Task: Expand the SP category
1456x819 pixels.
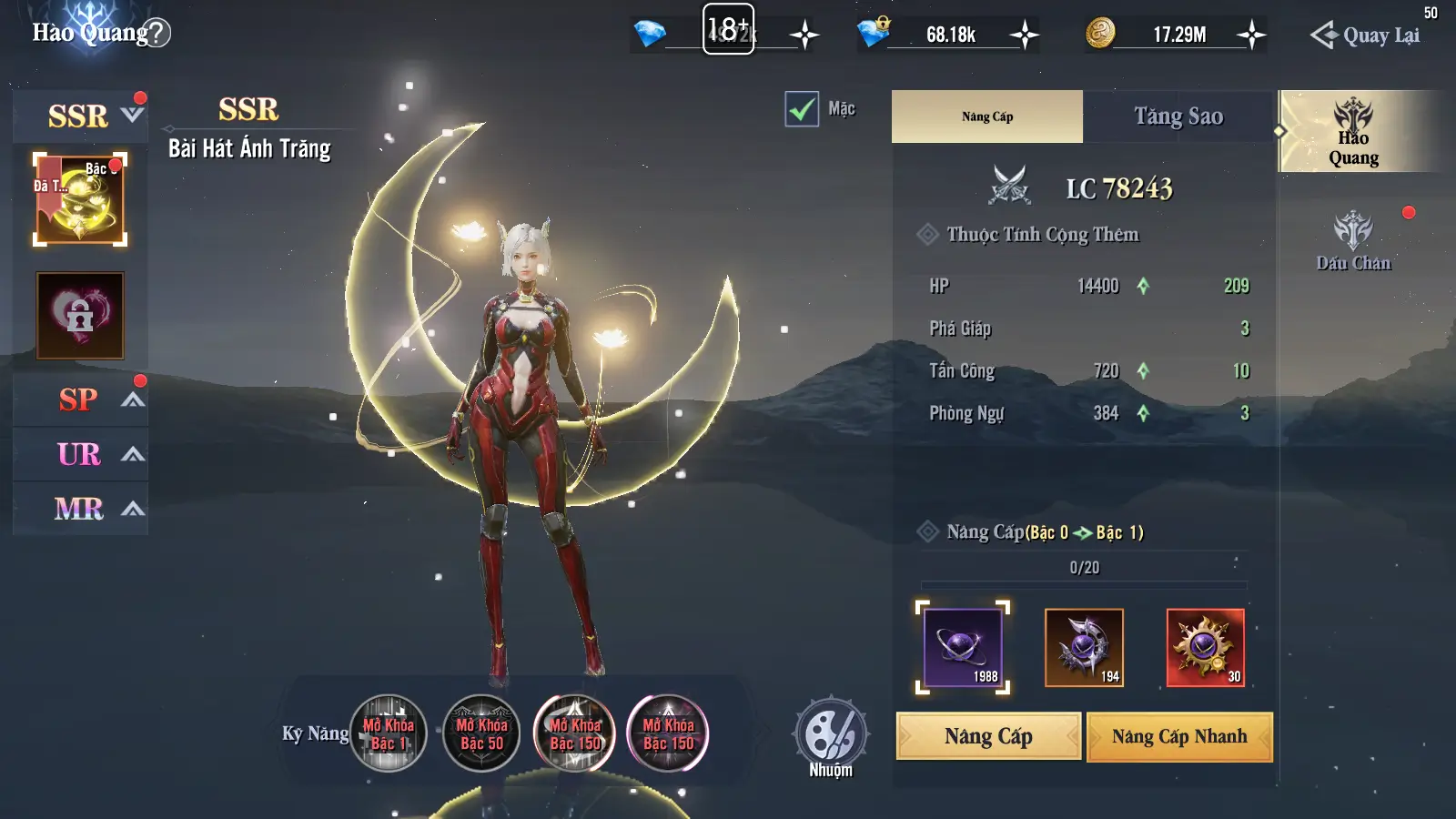Action: pos(133,399)
